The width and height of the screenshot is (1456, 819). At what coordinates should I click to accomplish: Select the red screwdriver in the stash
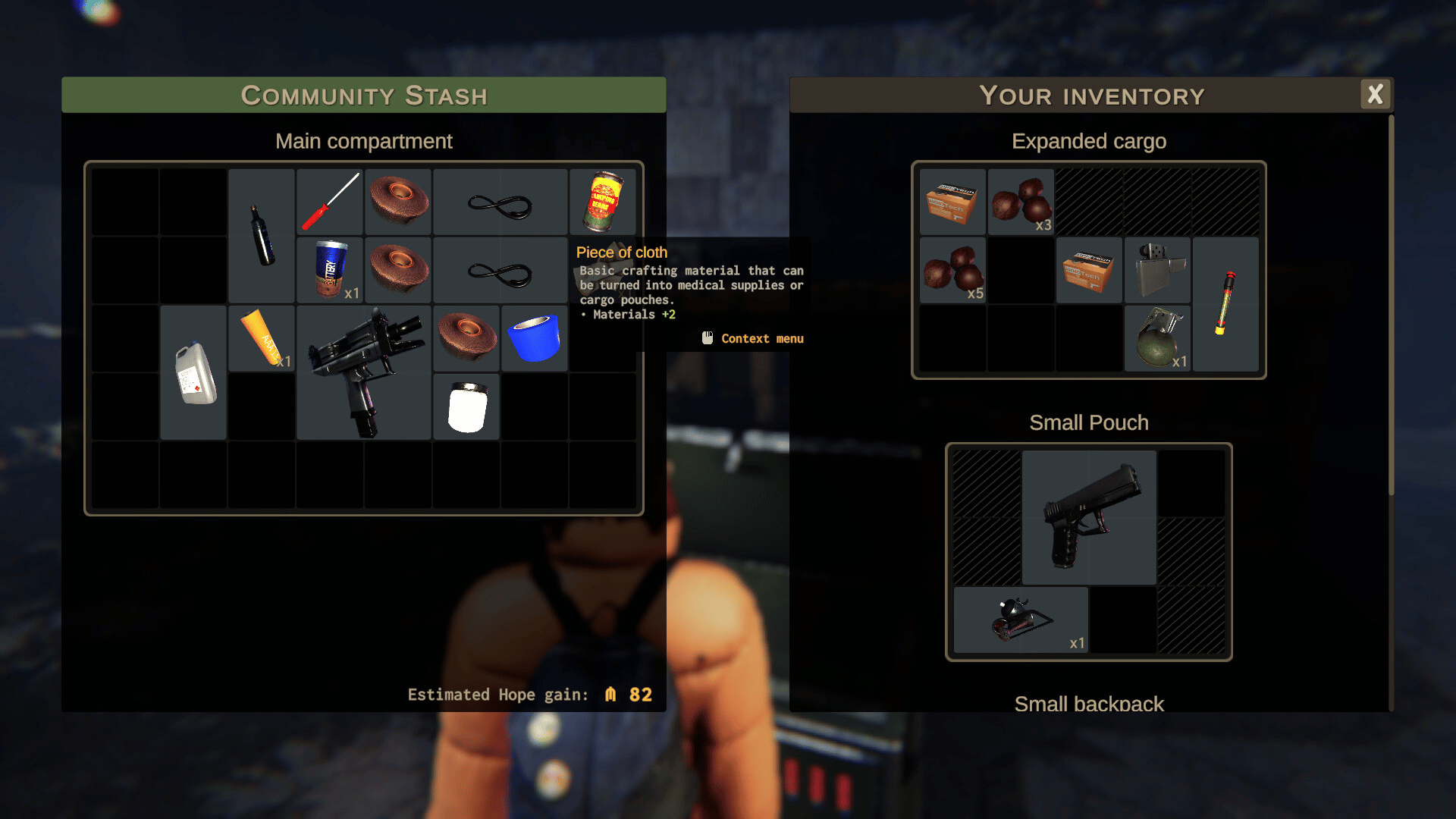click(330, 202)
